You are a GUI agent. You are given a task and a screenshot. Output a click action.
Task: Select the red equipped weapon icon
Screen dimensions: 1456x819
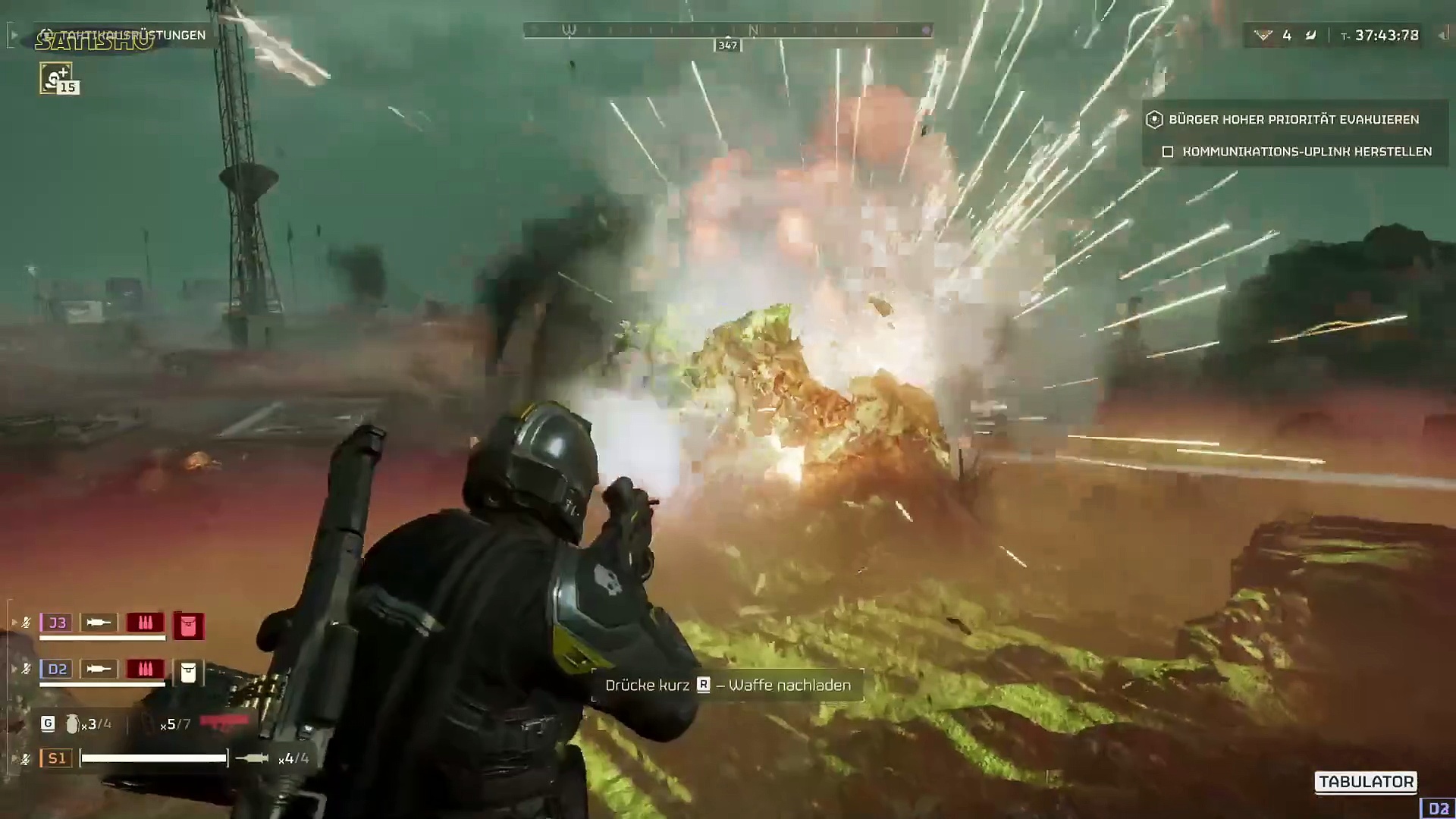point(224,722)
